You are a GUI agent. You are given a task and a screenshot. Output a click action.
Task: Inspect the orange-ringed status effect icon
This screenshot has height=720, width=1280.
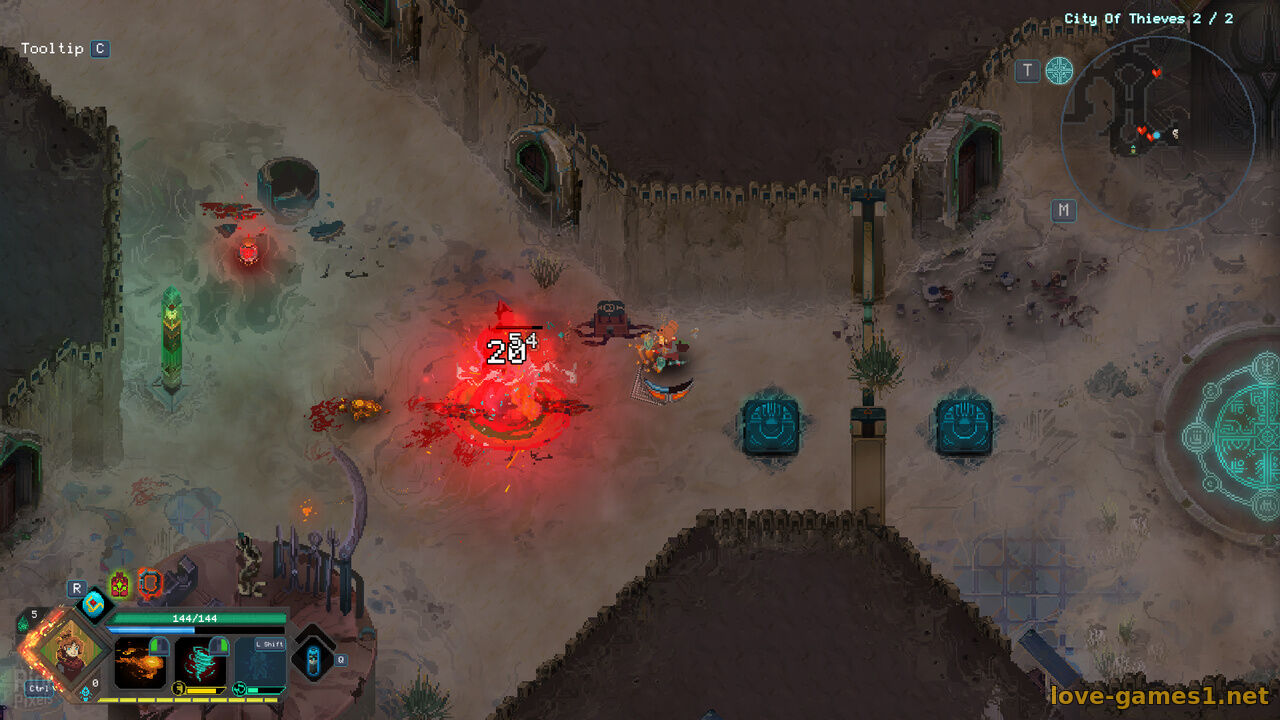click(148, 582)
